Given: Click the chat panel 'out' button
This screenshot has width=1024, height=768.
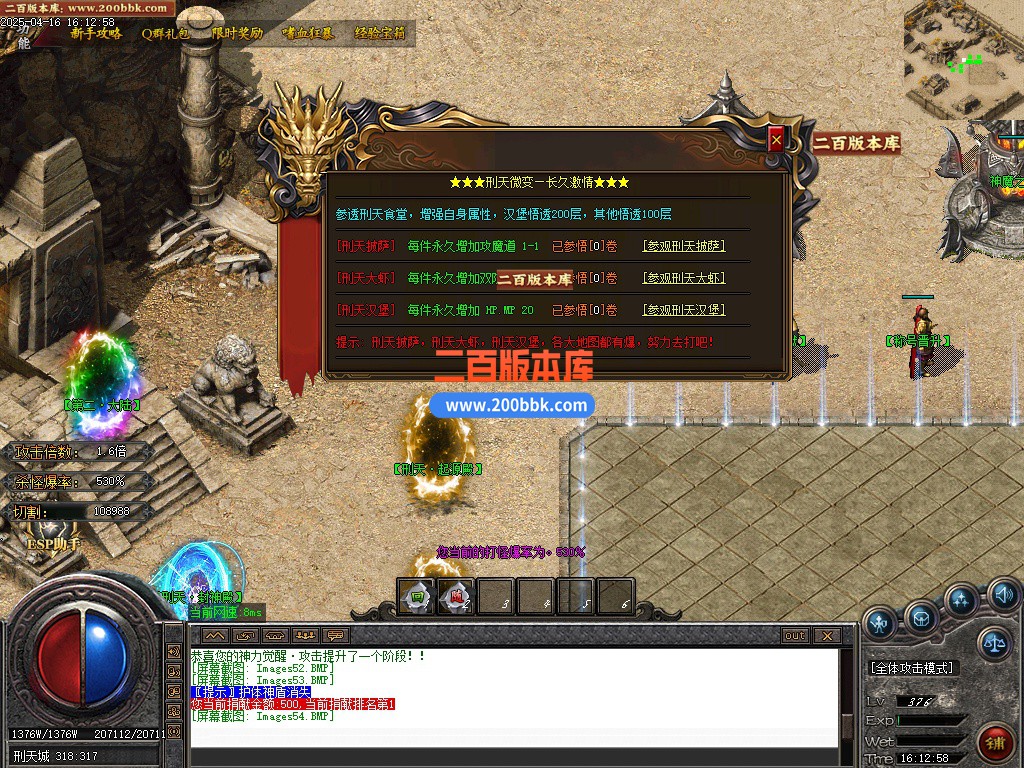Looking at the screenshot, I should 794,636.
